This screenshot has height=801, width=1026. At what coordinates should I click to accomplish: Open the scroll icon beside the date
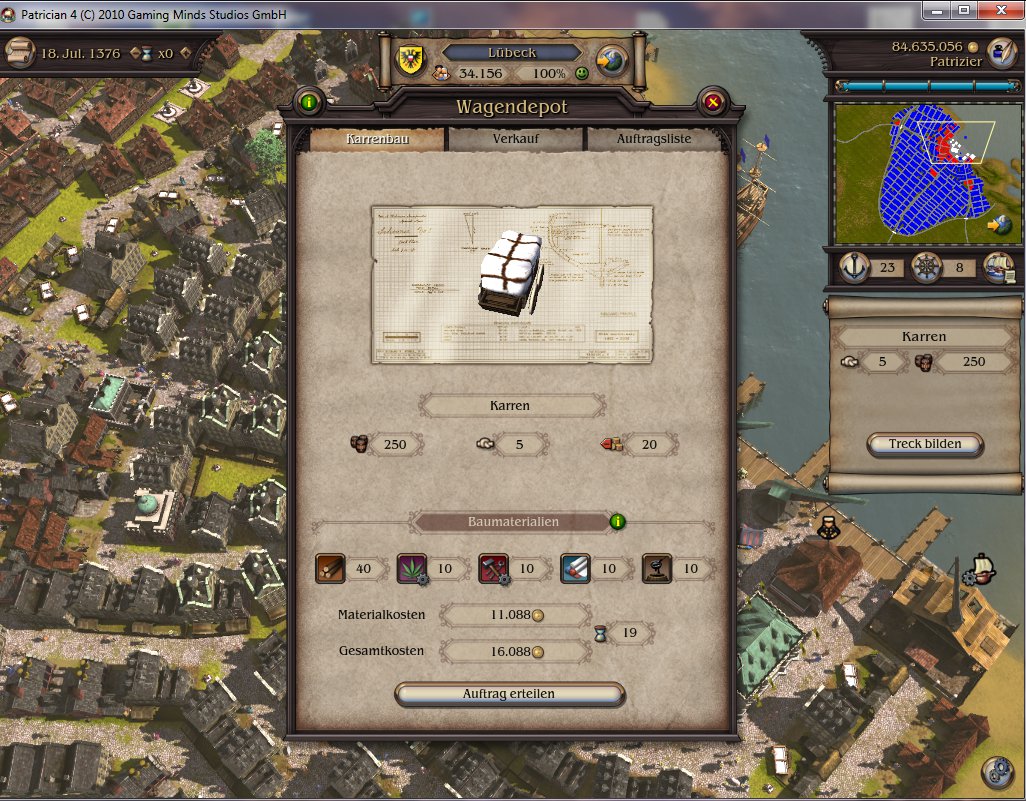[19, 53]
